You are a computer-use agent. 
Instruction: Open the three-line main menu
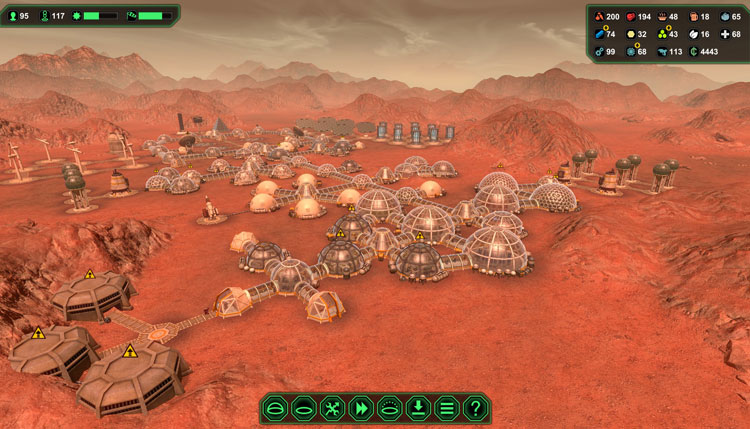point(447,408)
